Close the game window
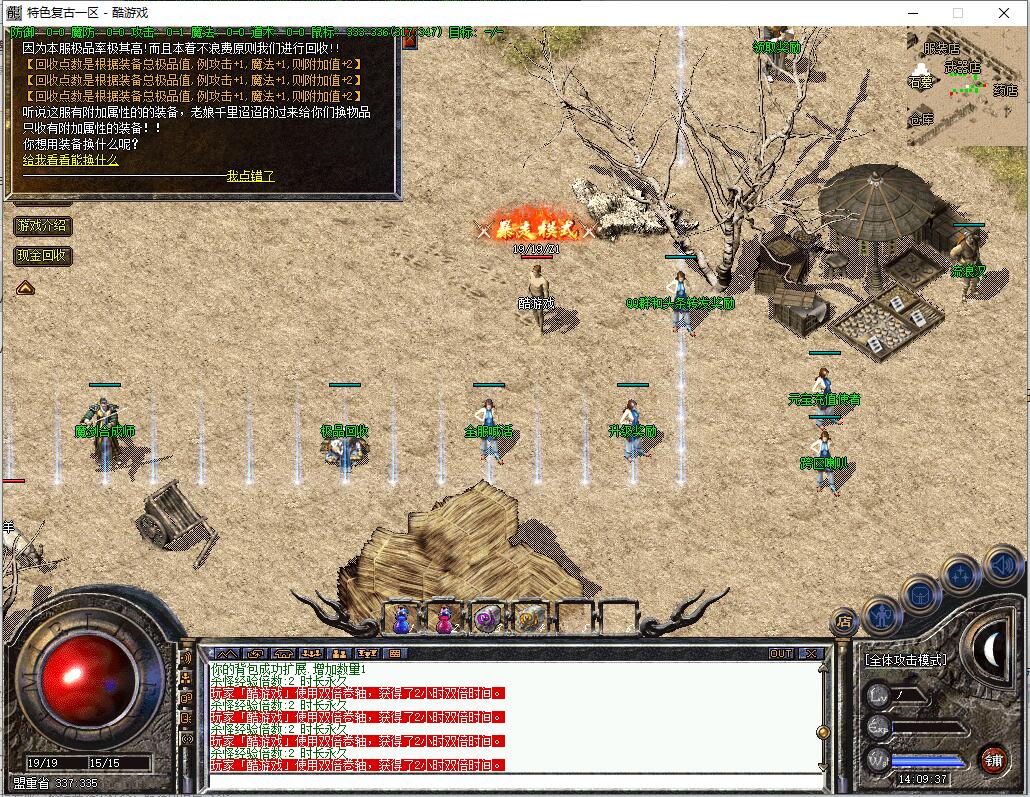This screenshot has width=1030, height=797. point(1004,13)
